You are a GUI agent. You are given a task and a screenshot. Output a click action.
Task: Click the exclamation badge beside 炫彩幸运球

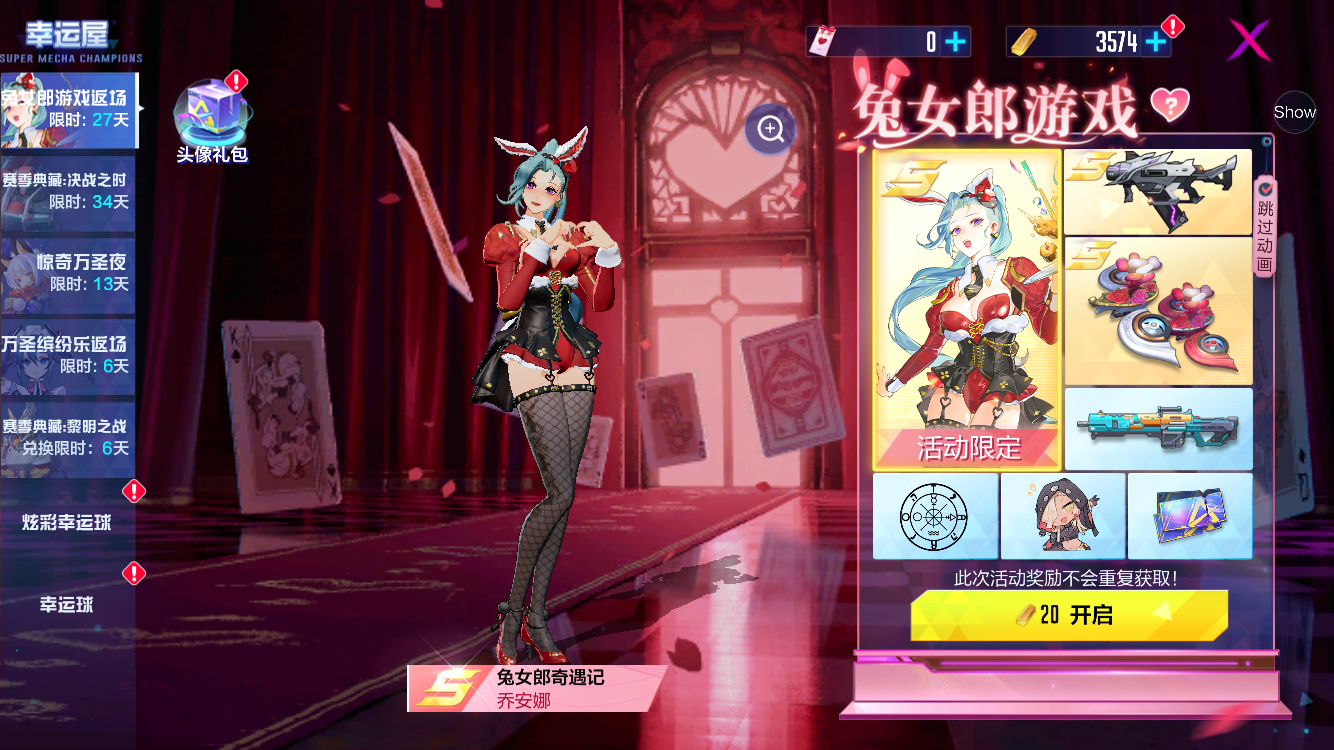(x=133, y=491)
